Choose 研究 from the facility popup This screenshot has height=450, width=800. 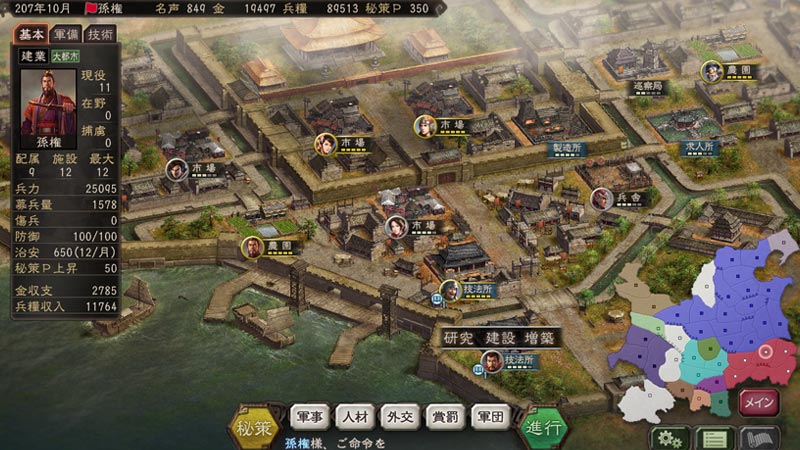point(461,338)
